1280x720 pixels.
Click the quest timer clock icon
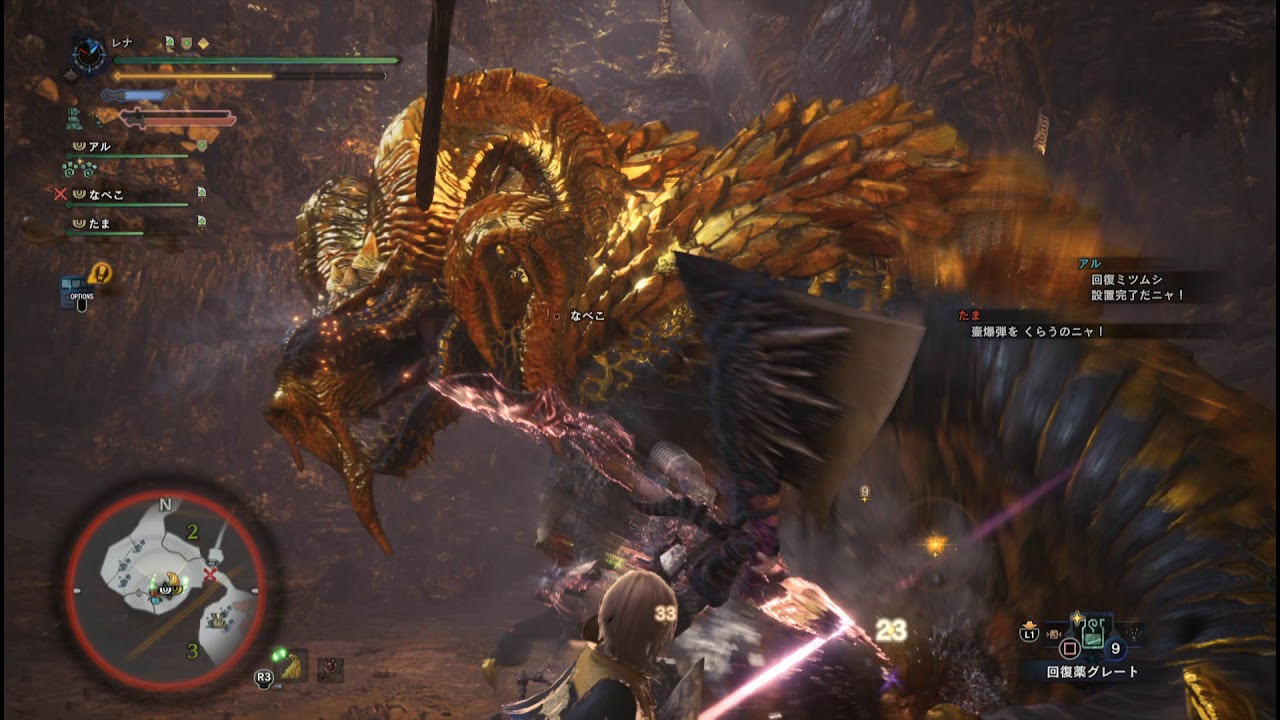90,55
